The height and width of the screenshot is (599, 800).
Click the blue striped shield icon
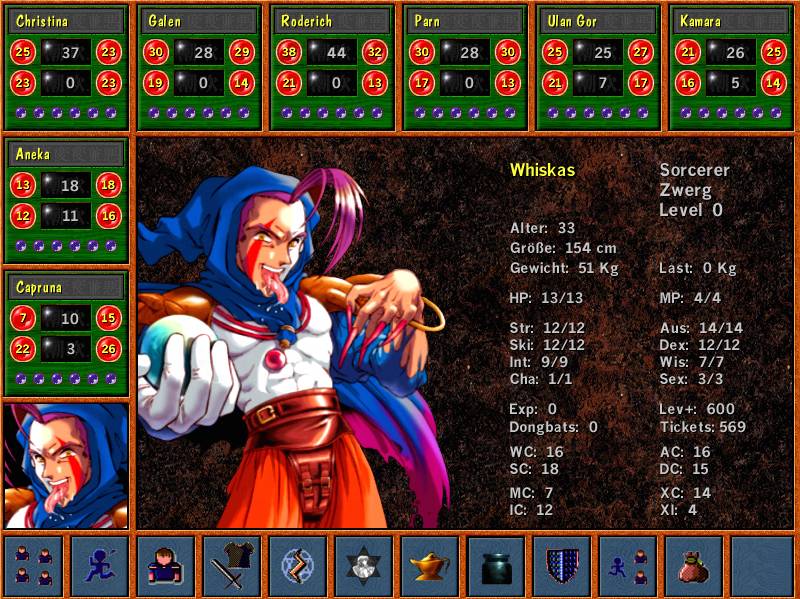click(562, 567)
